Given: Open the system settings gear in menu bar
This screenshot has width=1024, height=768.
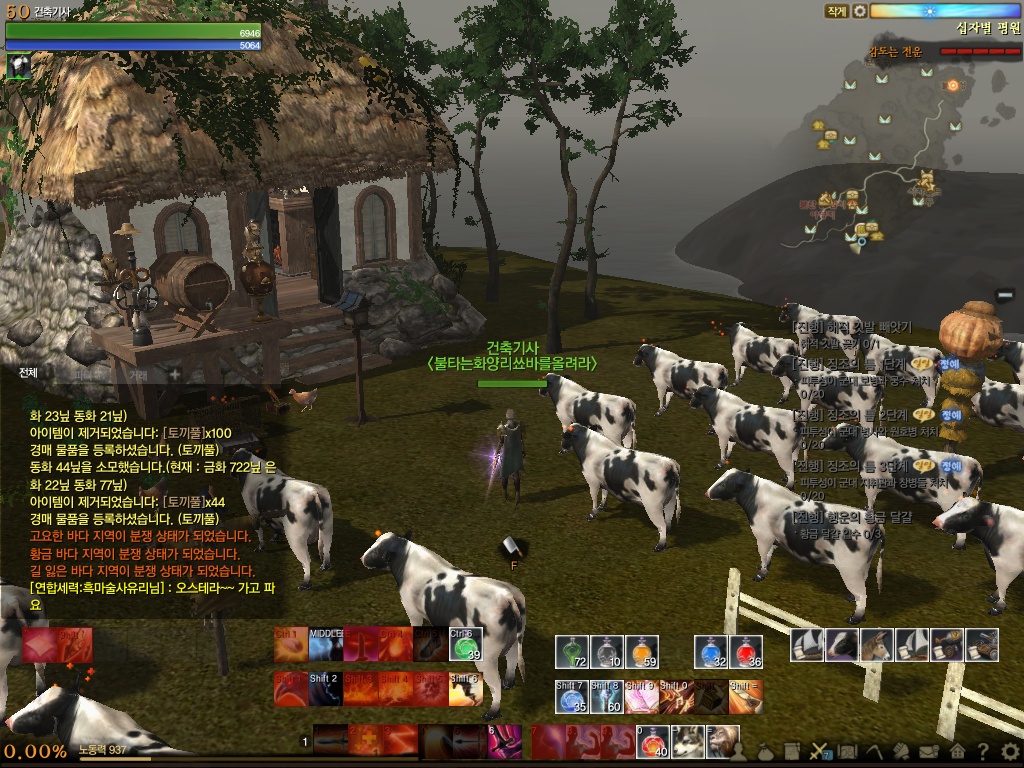Looking at the screenshot, I should click(x=1010, y=752).
